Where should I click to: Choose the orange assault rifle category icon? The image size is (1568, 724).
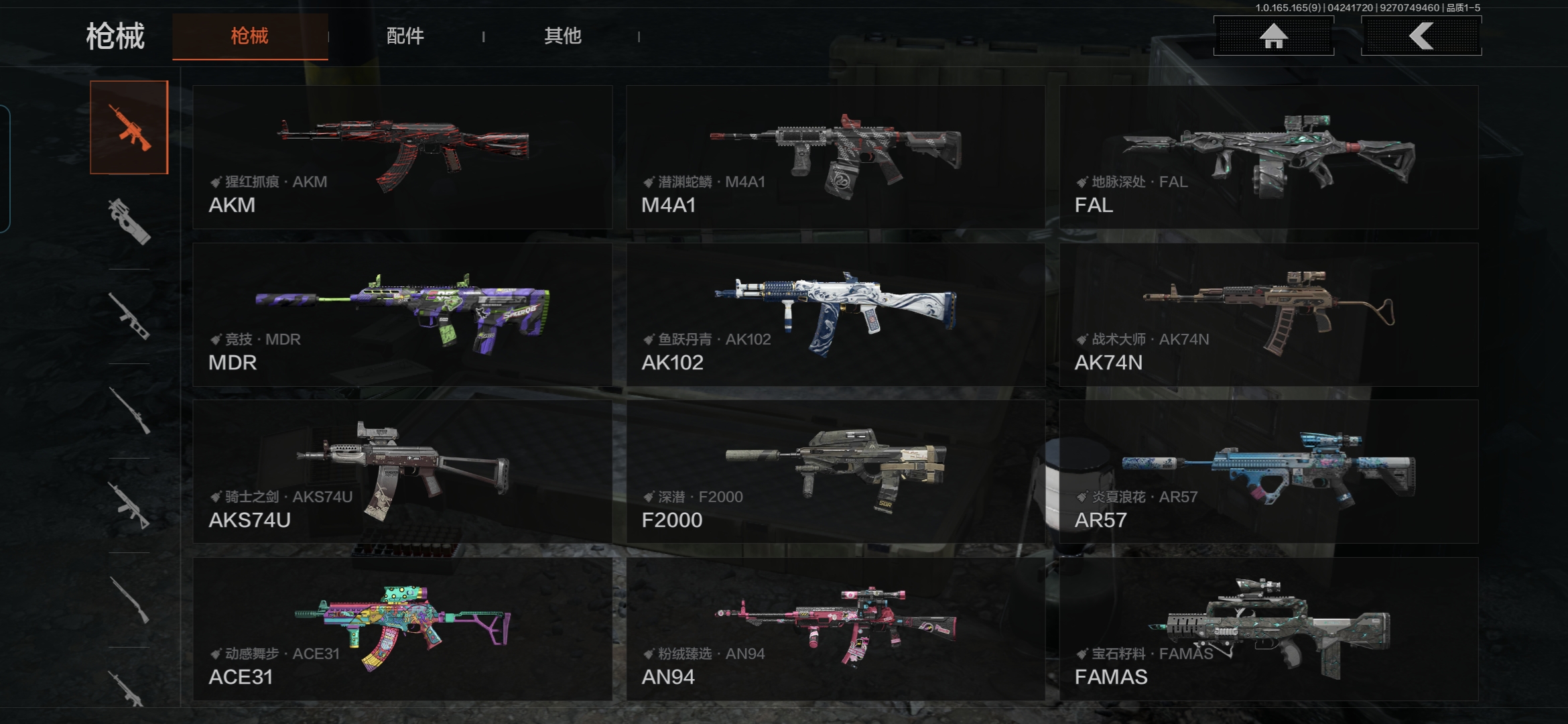[129, 127]
